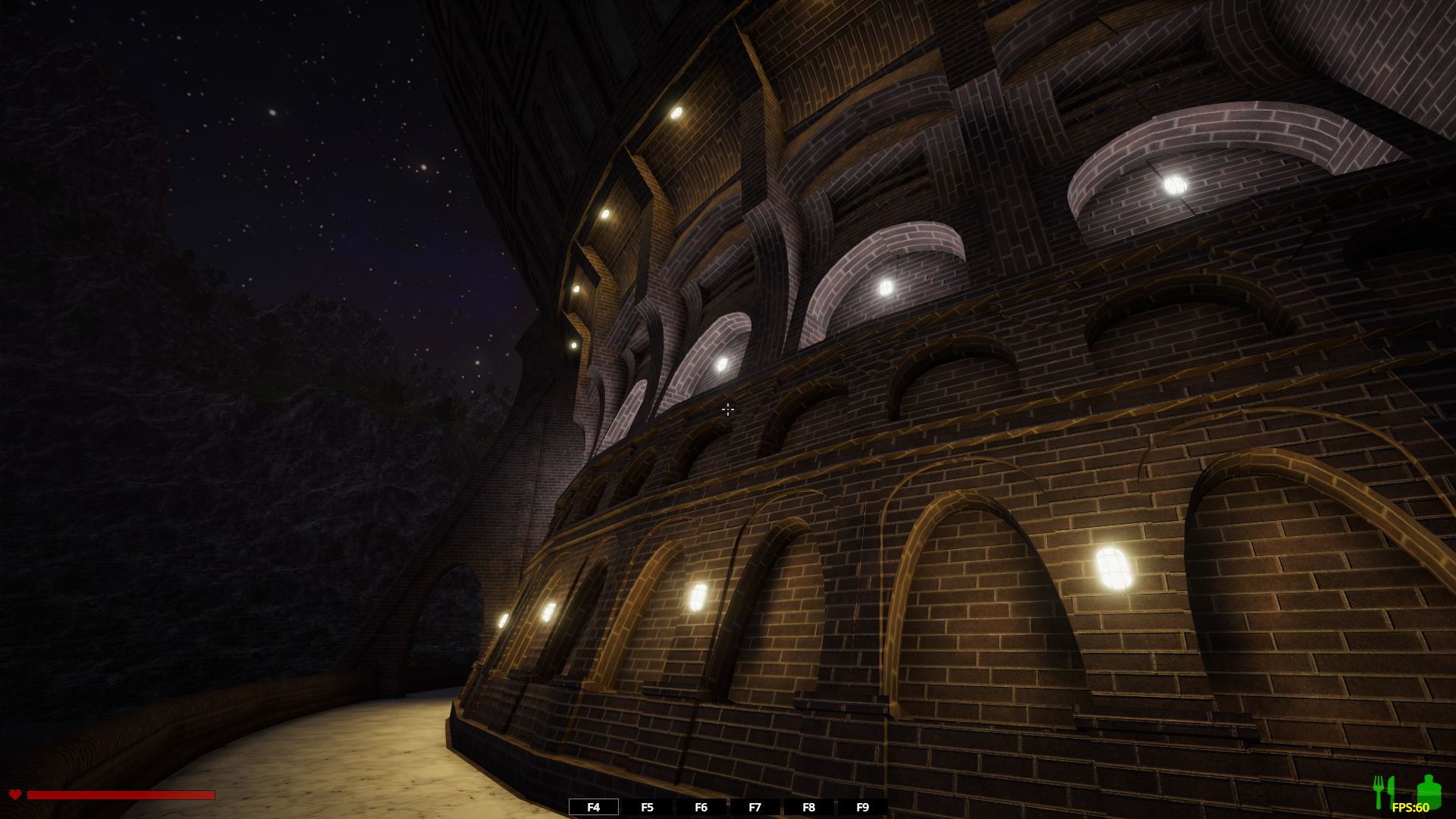1456x819 pixels.
Task: Choose the F5 hotbar slot
Action: pos(647,807)
